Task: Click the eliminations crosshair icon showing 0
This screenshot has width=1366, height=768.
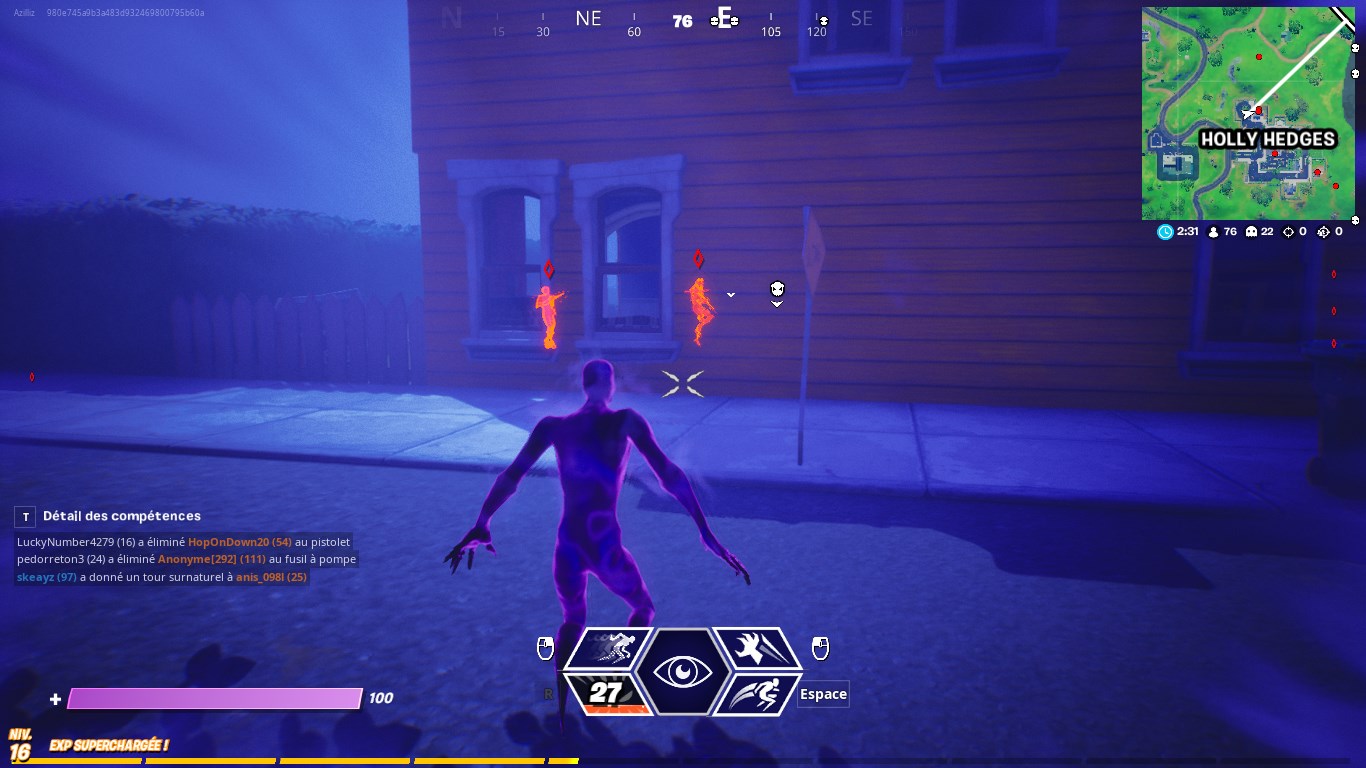Action: [x=1288, y=231]
